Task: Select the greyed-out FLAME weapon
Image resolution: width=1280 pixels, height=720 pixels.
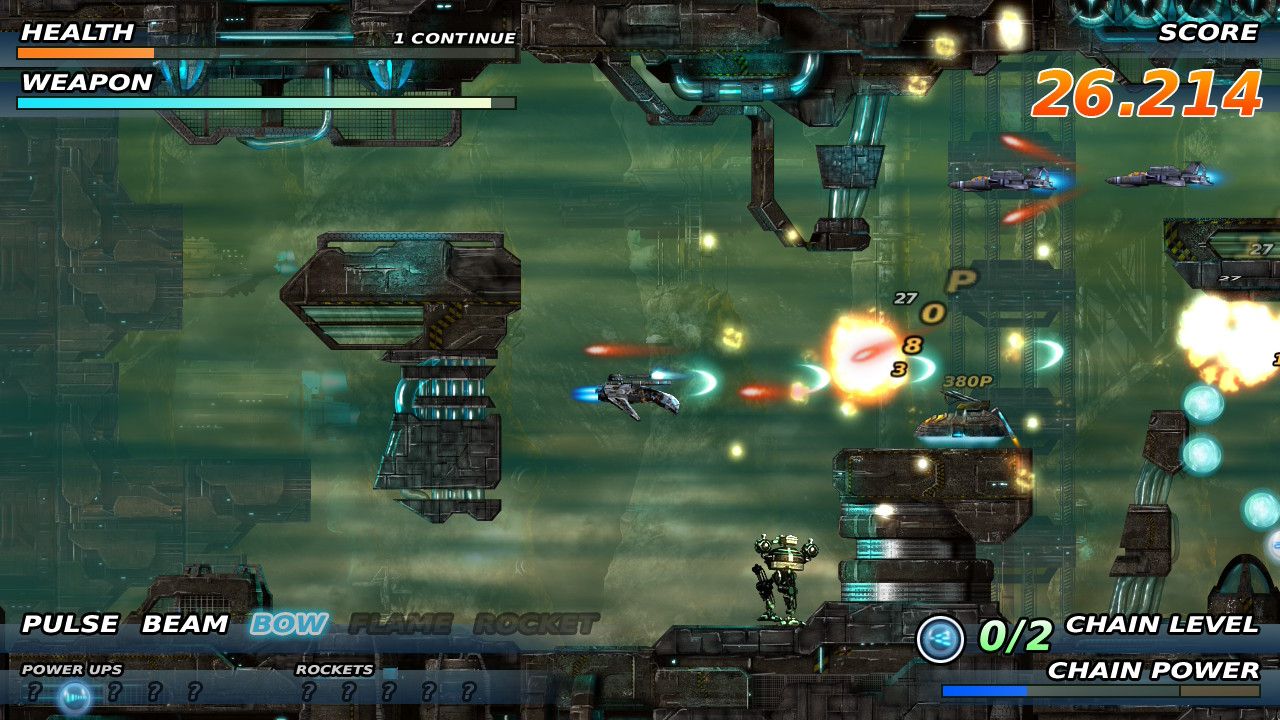Action: [400, 625]
